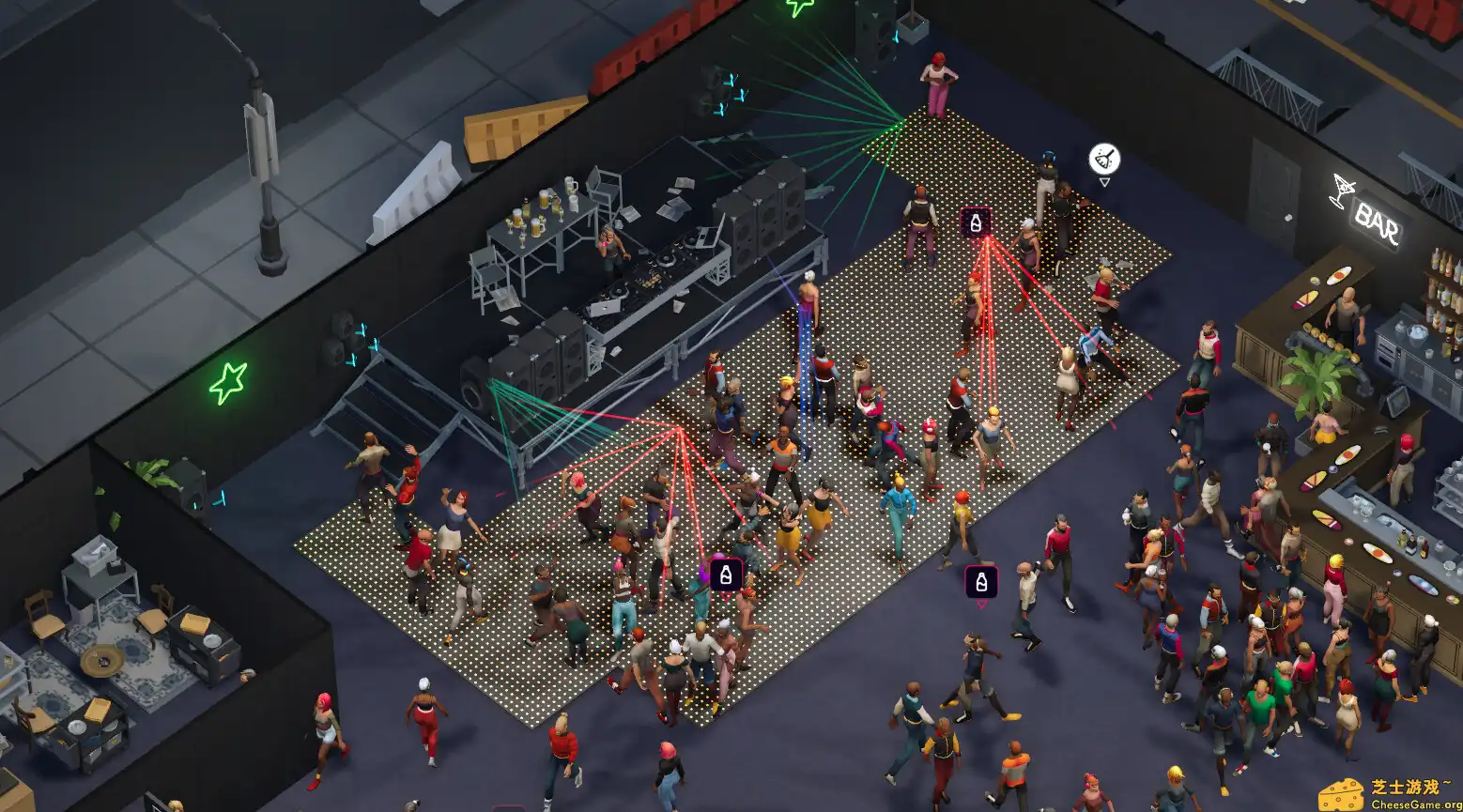
Task: Click the bottle pickup marker on the dance floor
Action: (x=726, y=574)
